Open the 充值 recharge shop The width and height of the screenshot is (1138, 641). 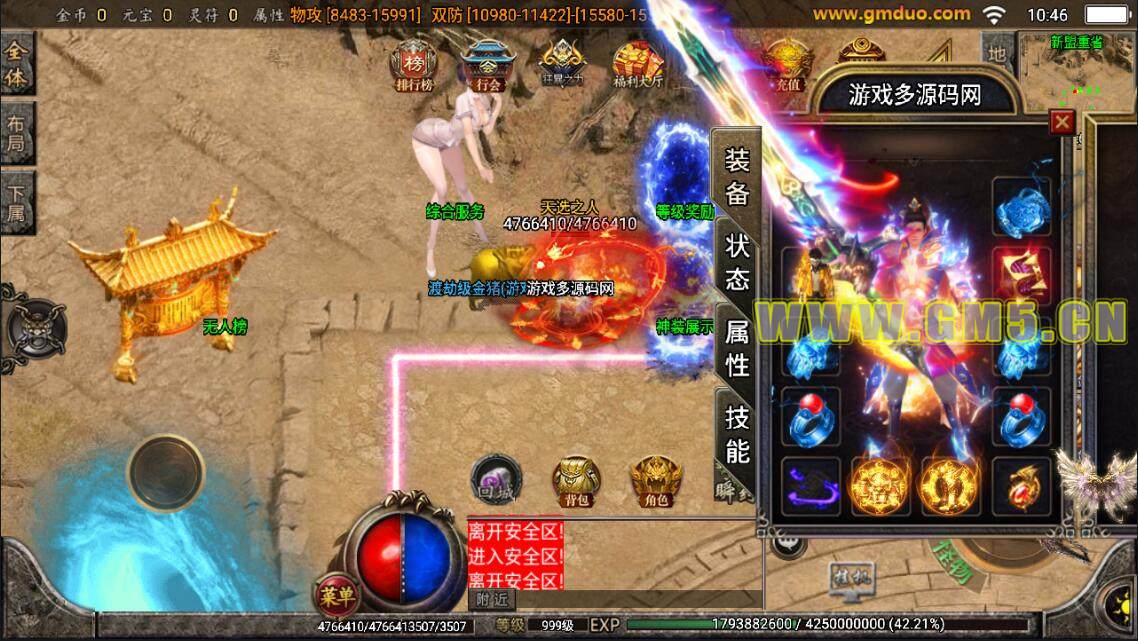pyautogui.click(x=789, y=68)
